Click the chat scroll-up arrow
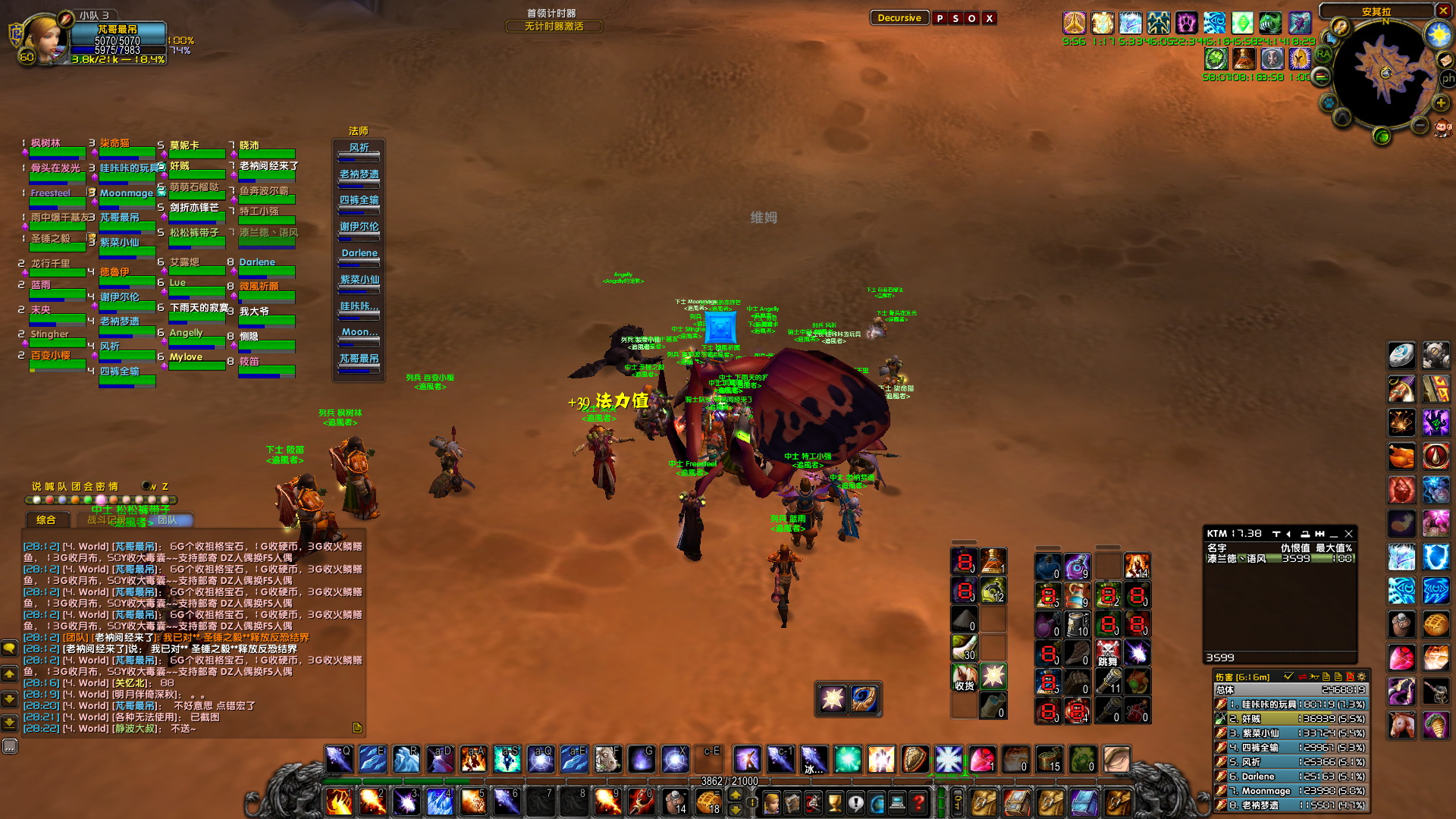1456x819 pixels. click(10, 673)
